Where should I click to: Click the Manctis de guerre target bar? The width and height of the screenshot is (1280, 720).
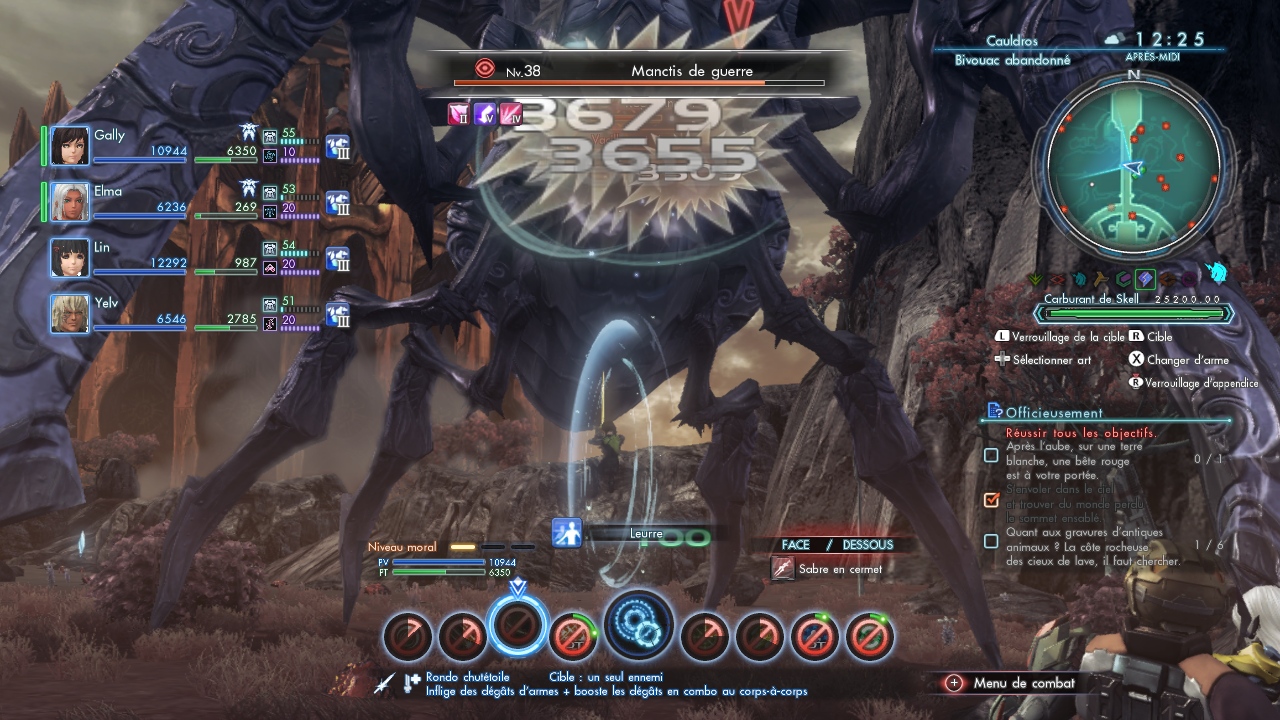click(640, 73)
